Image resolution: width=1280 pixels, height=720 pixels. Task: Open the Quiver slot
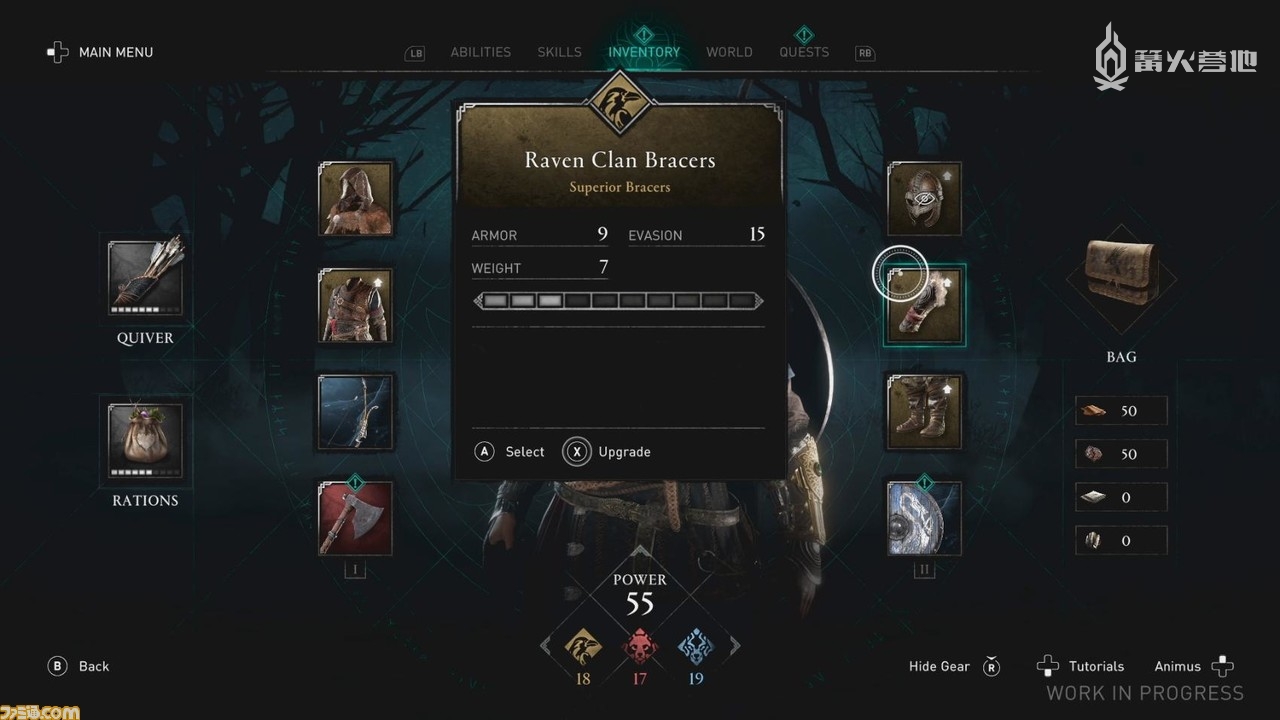pyautogui.click(x=145, y=279)
